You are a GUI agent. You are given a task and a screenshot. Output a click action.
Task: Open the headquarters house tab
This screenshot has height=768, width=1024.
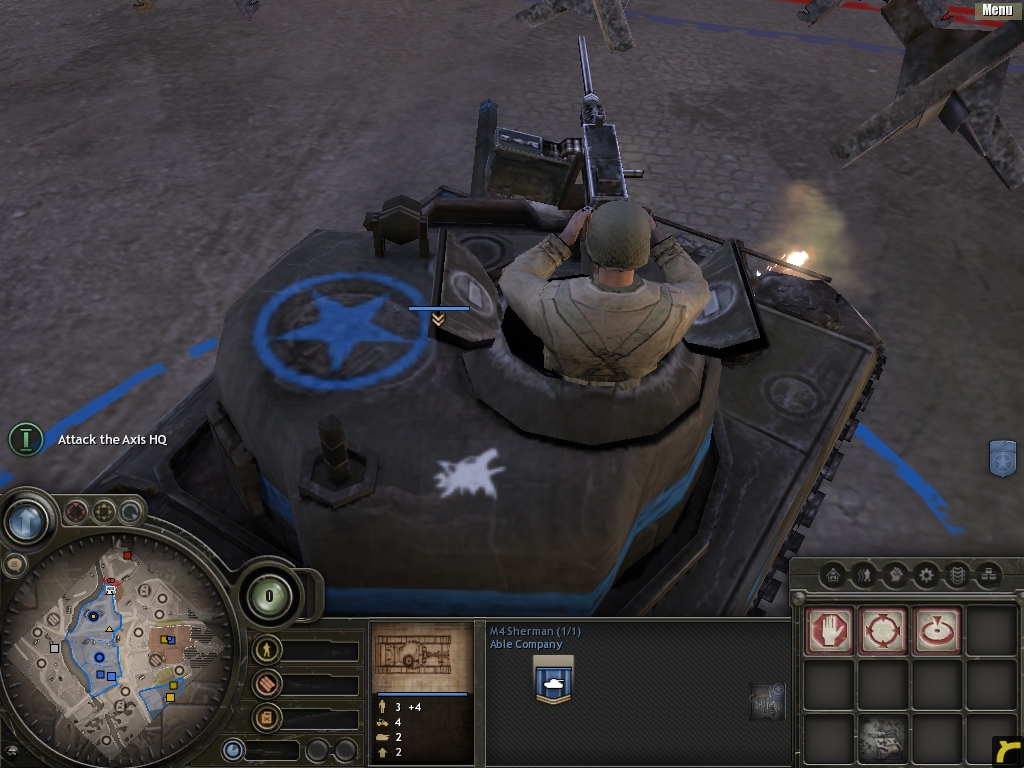tap(832, 575)
